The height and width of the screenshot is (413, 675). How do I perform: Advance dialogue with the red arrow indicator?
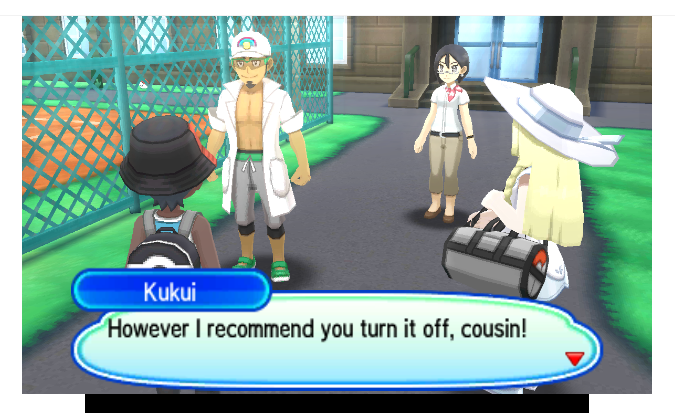click(573, 358)
